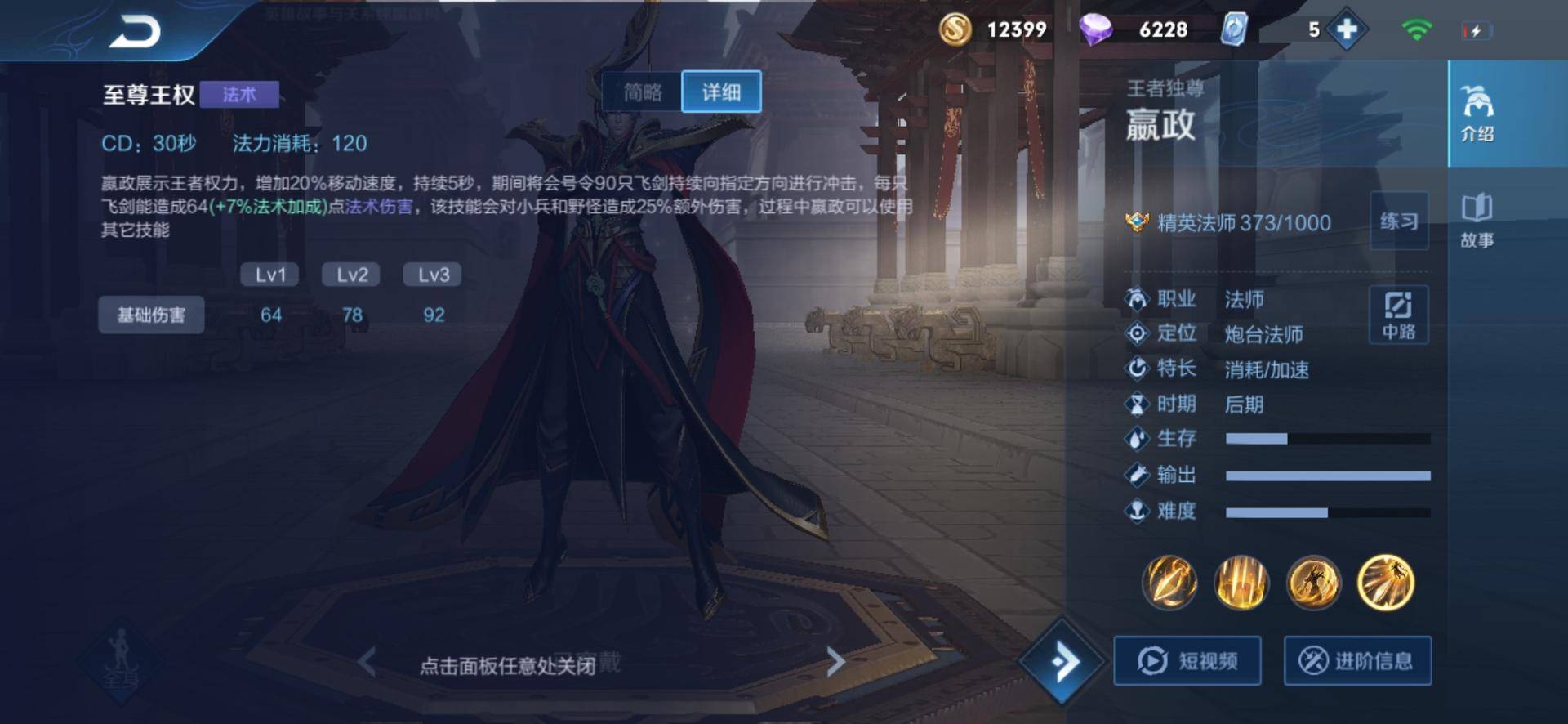The width and height of the screenshot is (1568, 724).
Task: Click the purple diamond currency icon
Action: 1098,29
